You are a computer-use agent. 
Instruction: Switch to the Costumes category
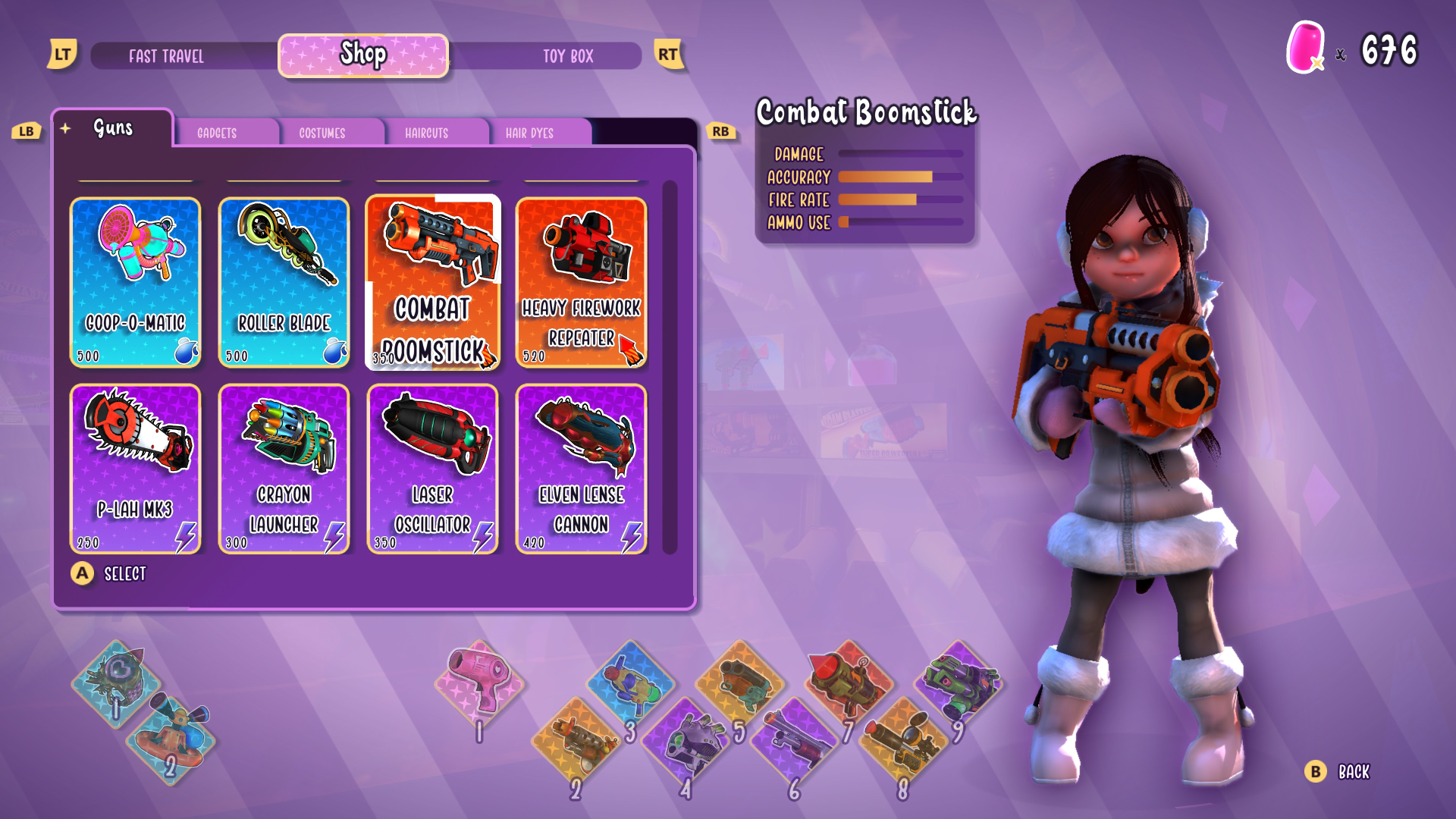[x=322, y=133]
